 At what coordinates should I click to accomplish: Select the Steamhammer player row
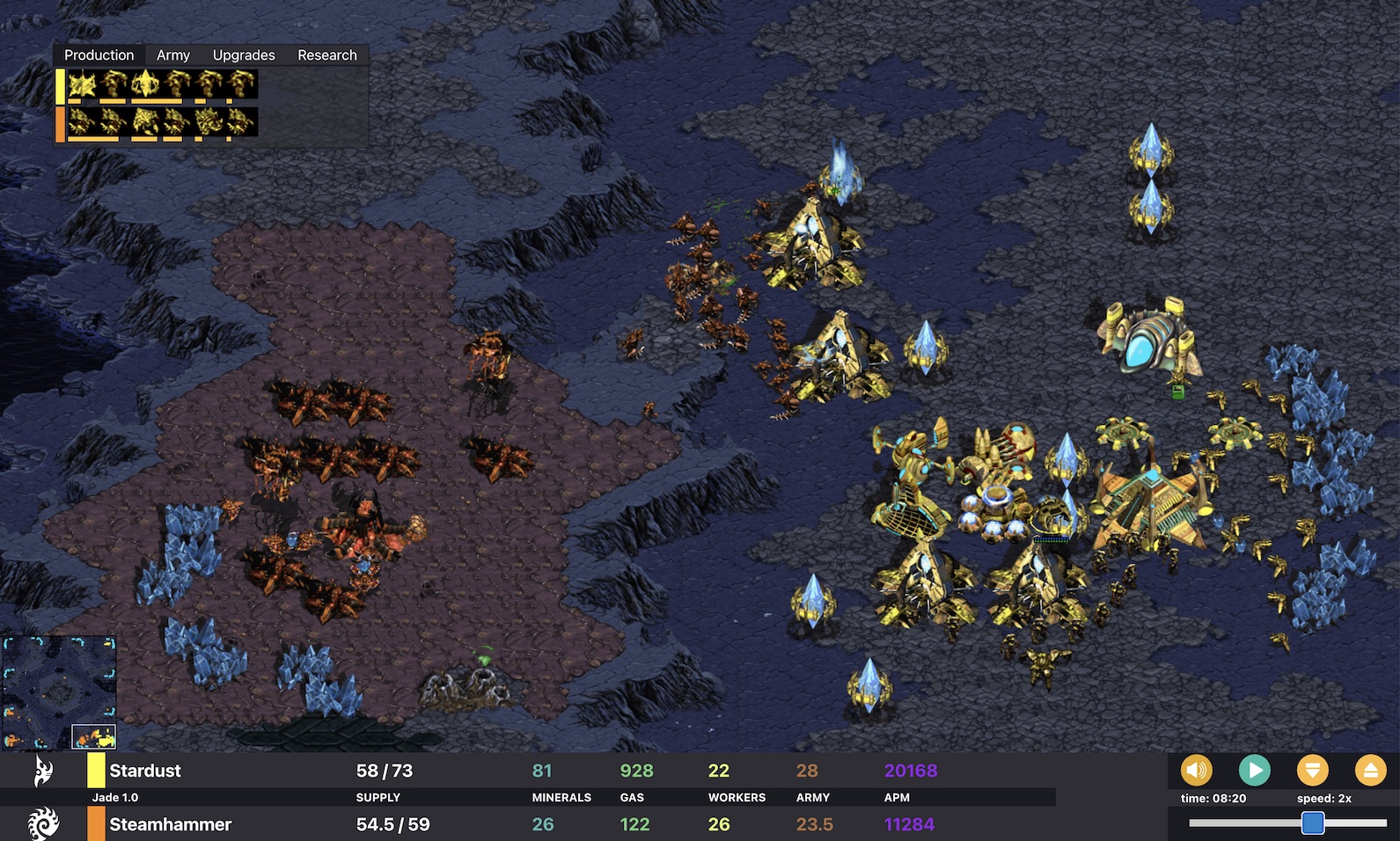170,824
